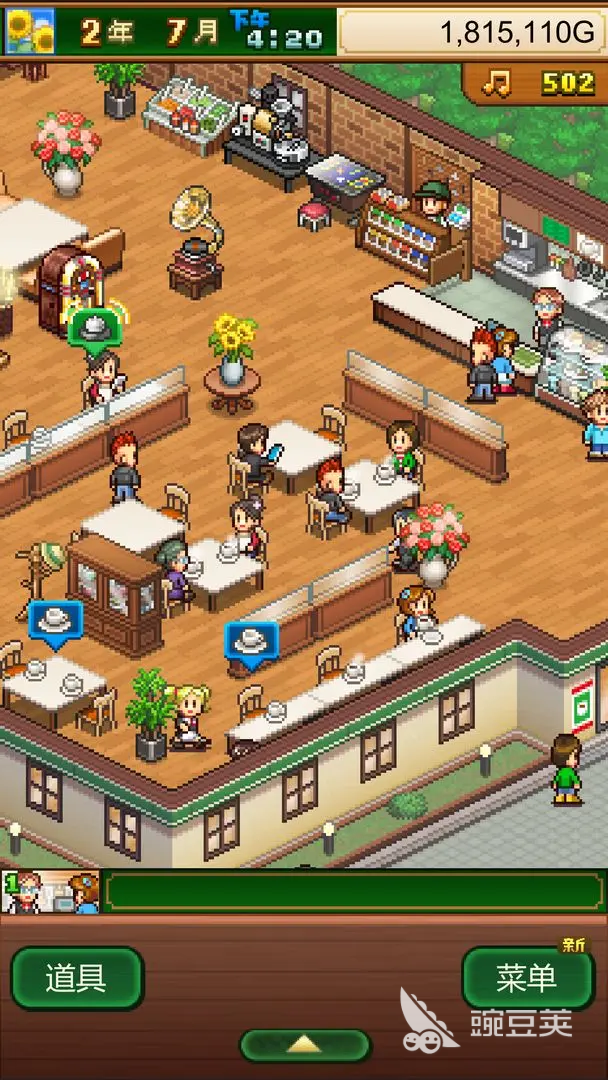Tap the staff portrait thumbnail
Screen dimensions: 608x1080
(x=50, y=892)
